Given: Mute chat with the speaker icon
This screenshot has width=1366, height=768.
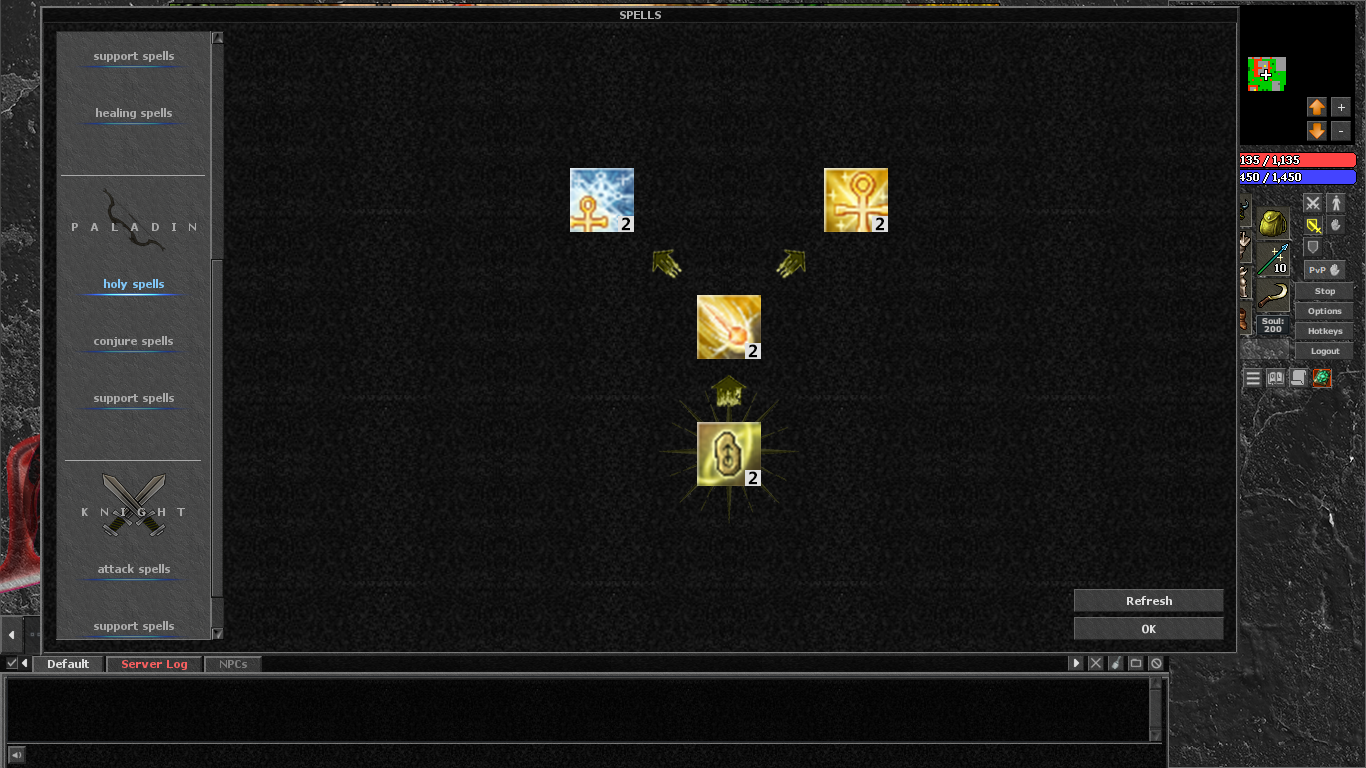Looking at the screenshot, I should [14, 755].
